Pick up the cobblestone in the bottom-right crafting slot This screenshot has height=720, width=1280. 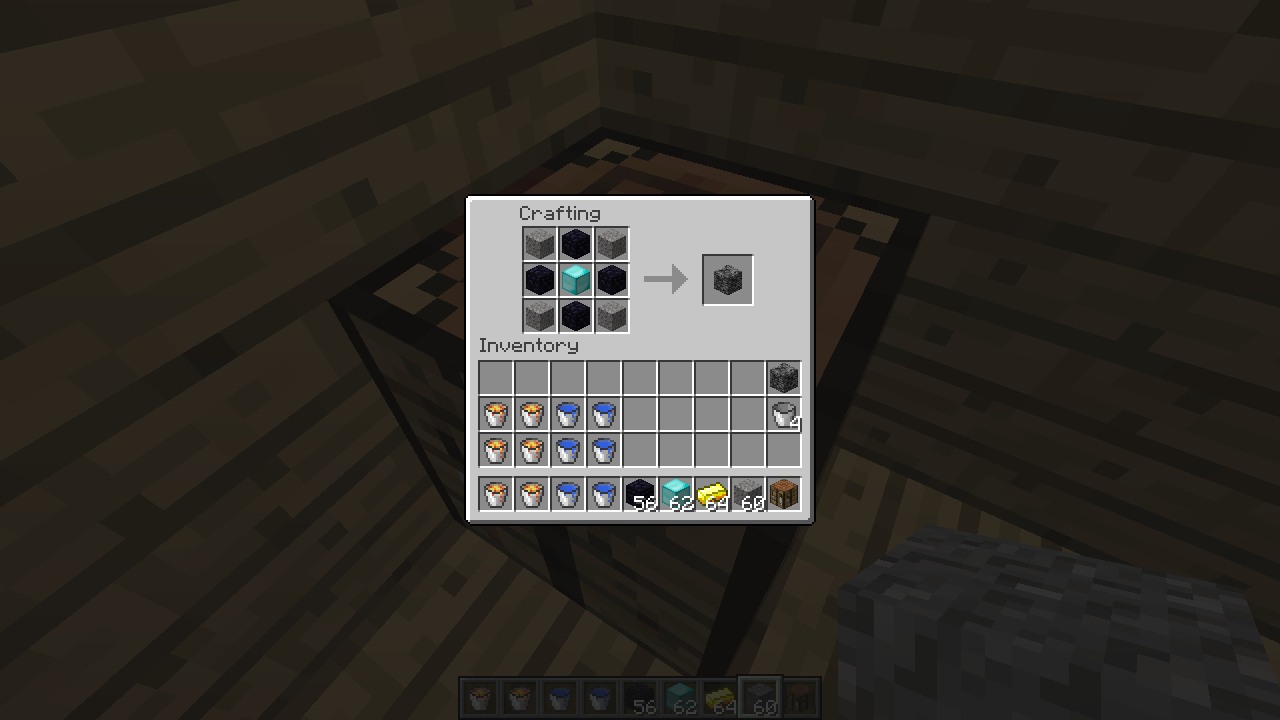(611, 316)
